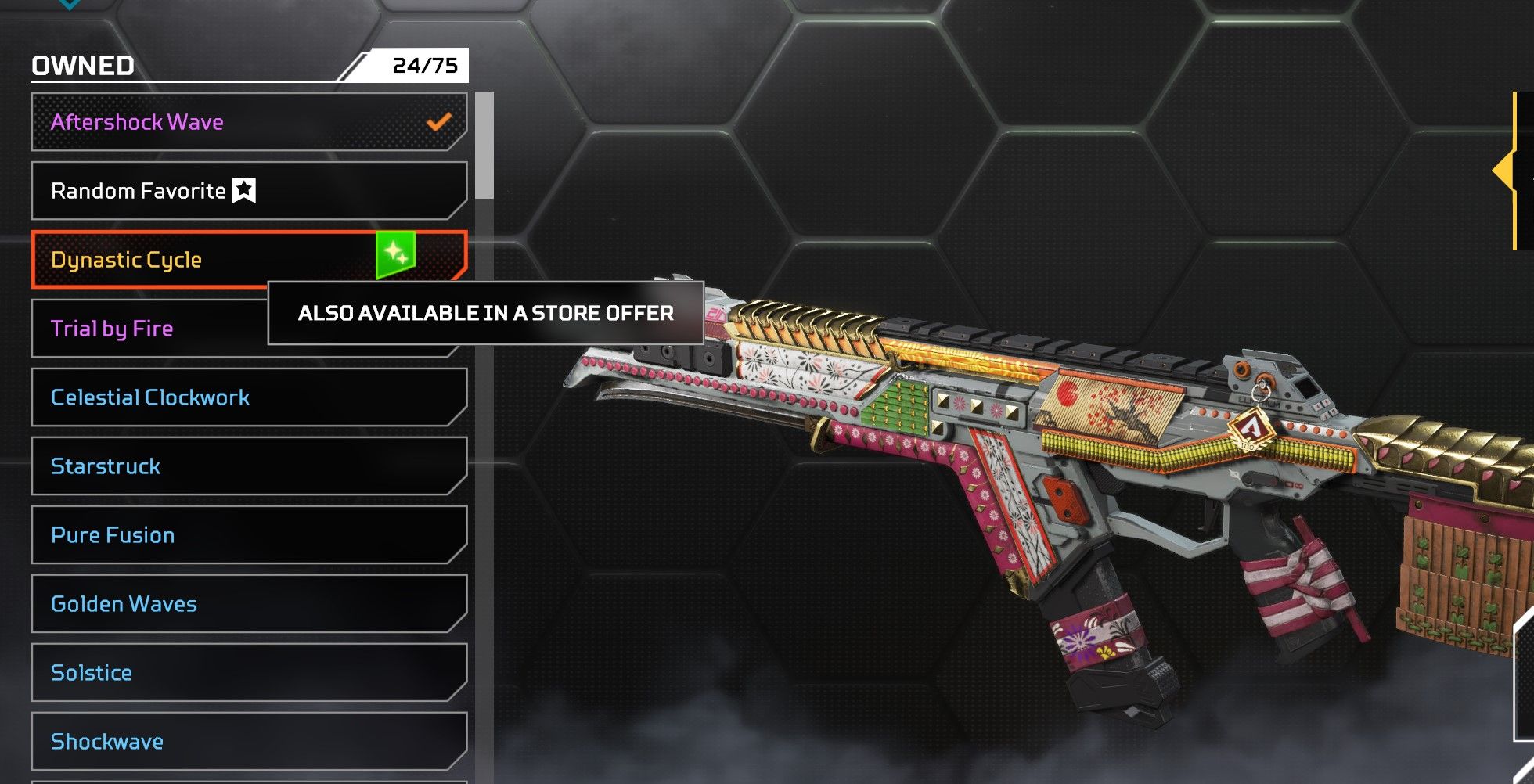Click the skin list scrollbar thumb
Image resolution: width=1534 pixels, height=784 pixels.
pyautogui.click(x=485, y=146)
